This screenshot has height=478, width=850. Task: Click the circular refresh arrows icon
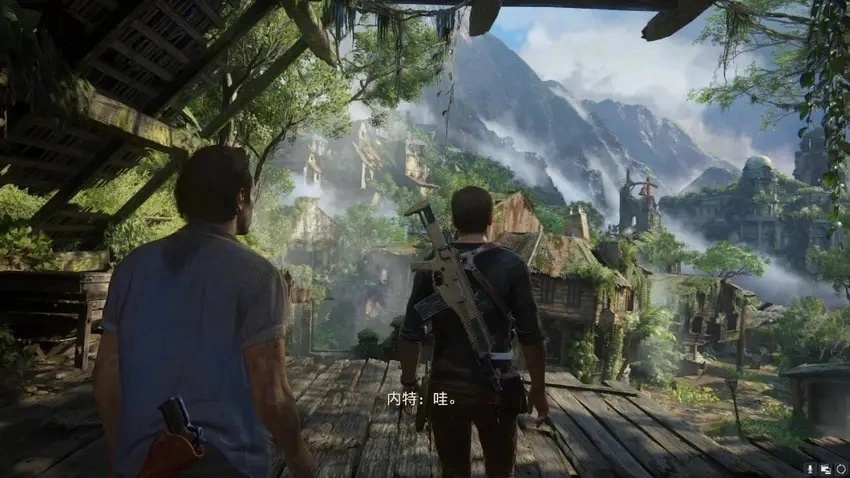841,469
